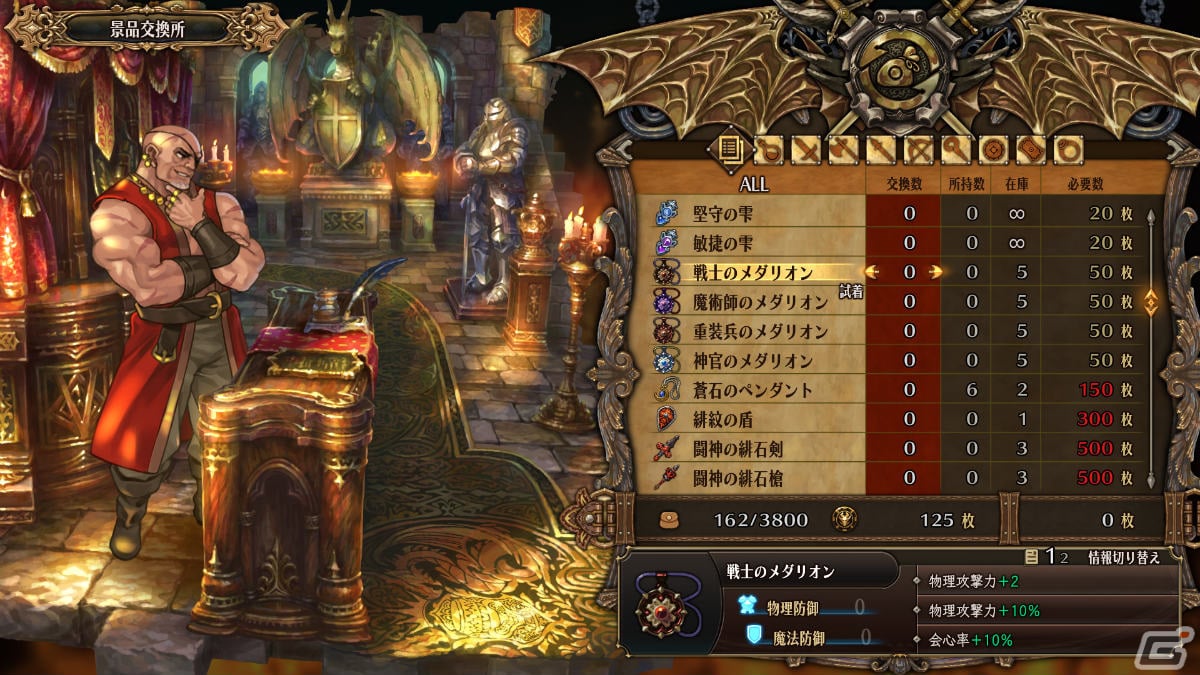The height and width of the screenshot is (675, 1200).
Task: Open the greatshield category tab
Action: (1030, 151)
